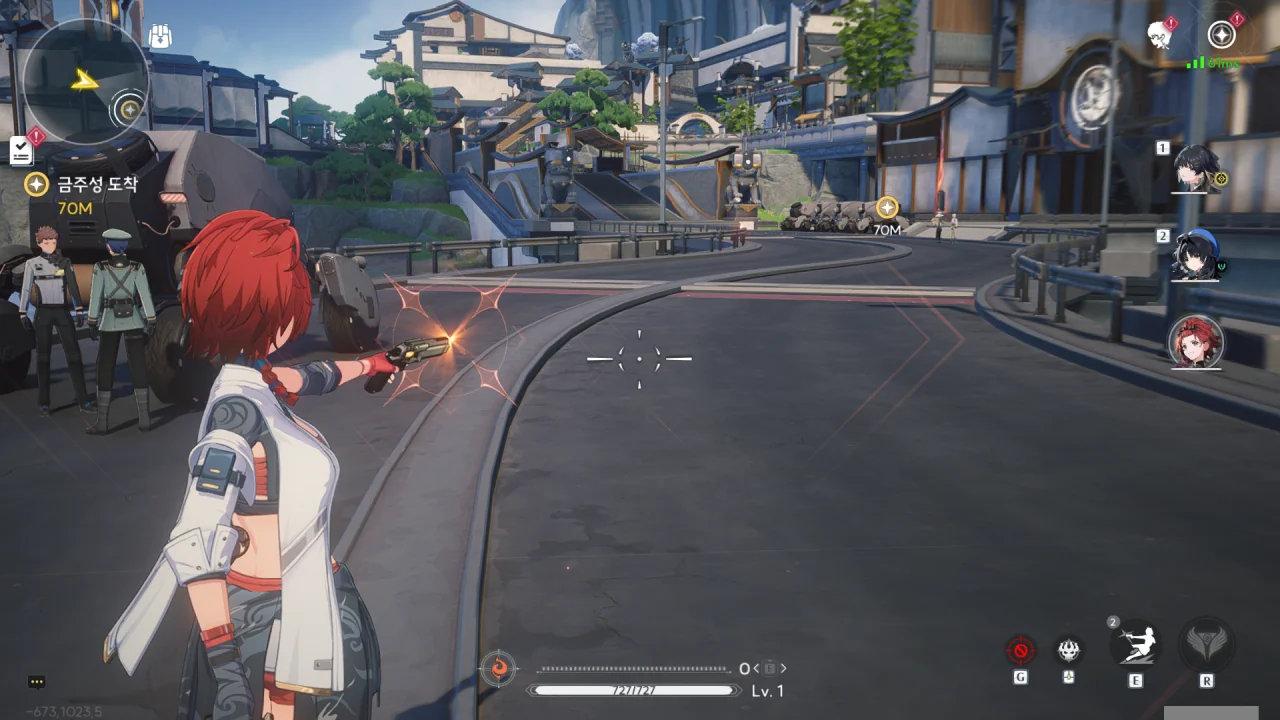Toggle the red crosshair aim icon

[1020, 651]
